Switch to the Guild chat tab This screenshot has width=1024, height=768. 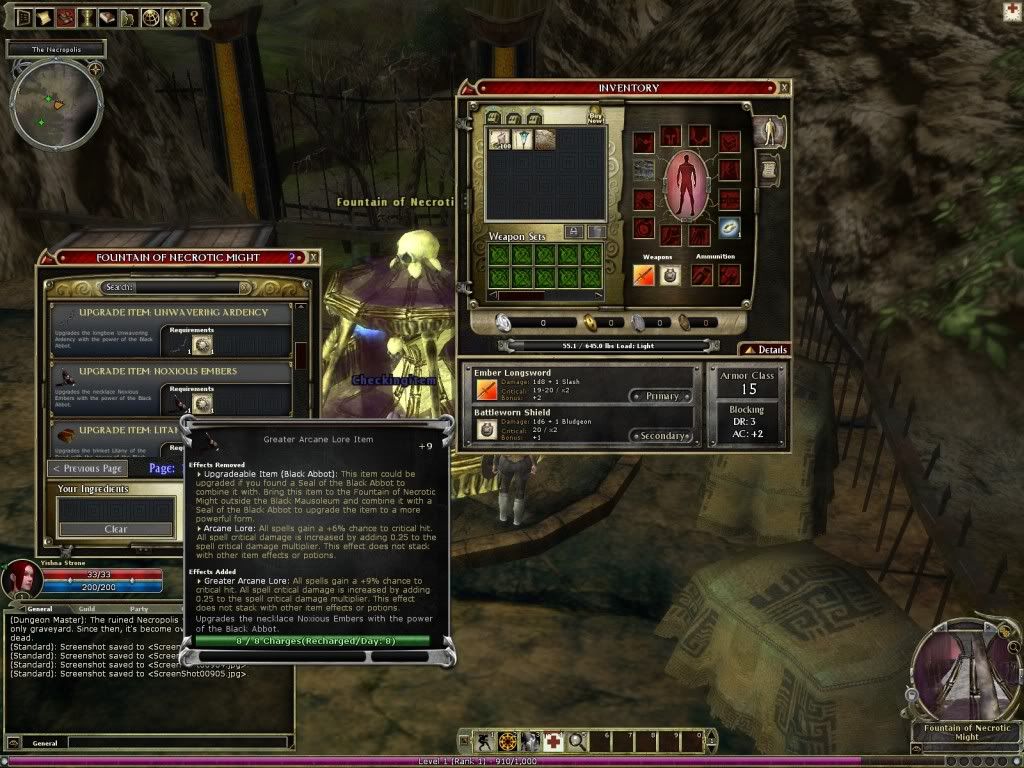click(87, 608)
